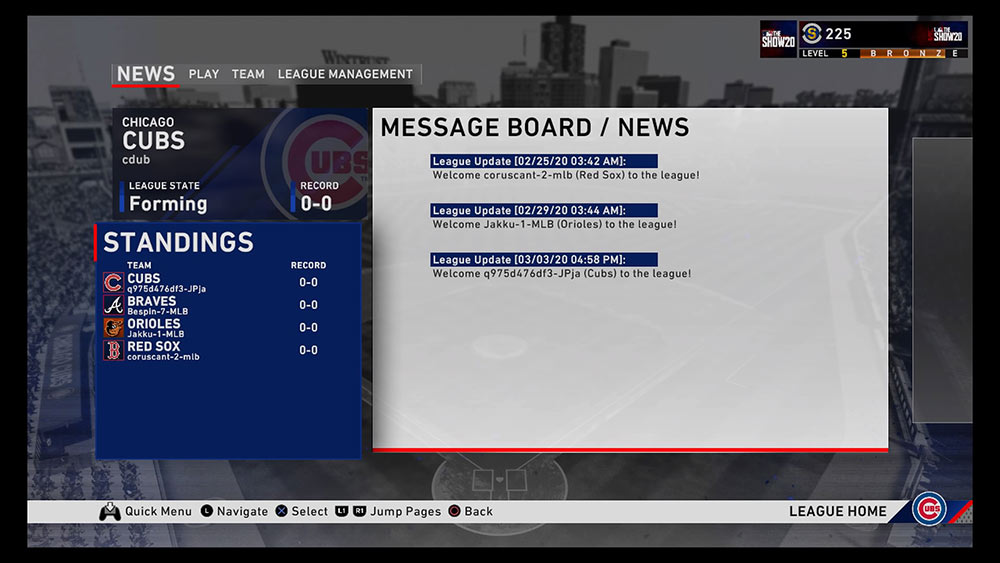
Task: Click the Red Sox standings entry
Action: coord(226,350)
